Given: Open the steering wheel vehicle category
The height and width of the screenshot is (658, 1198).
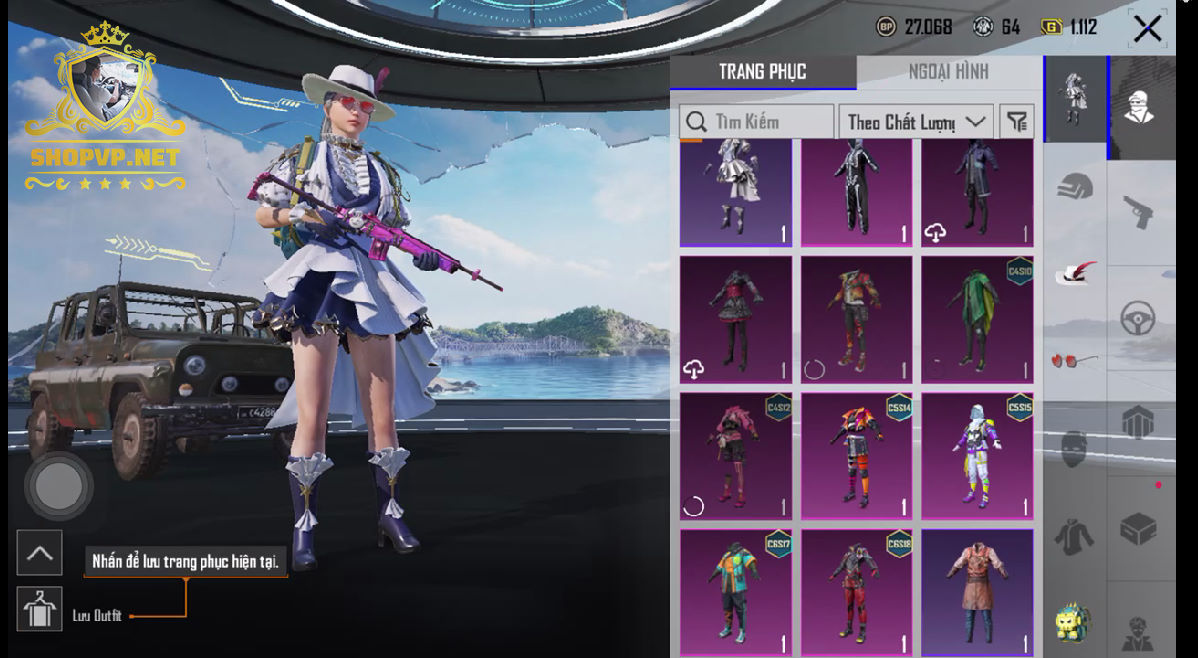Looking at the screenshot, I should (1139, 319).
